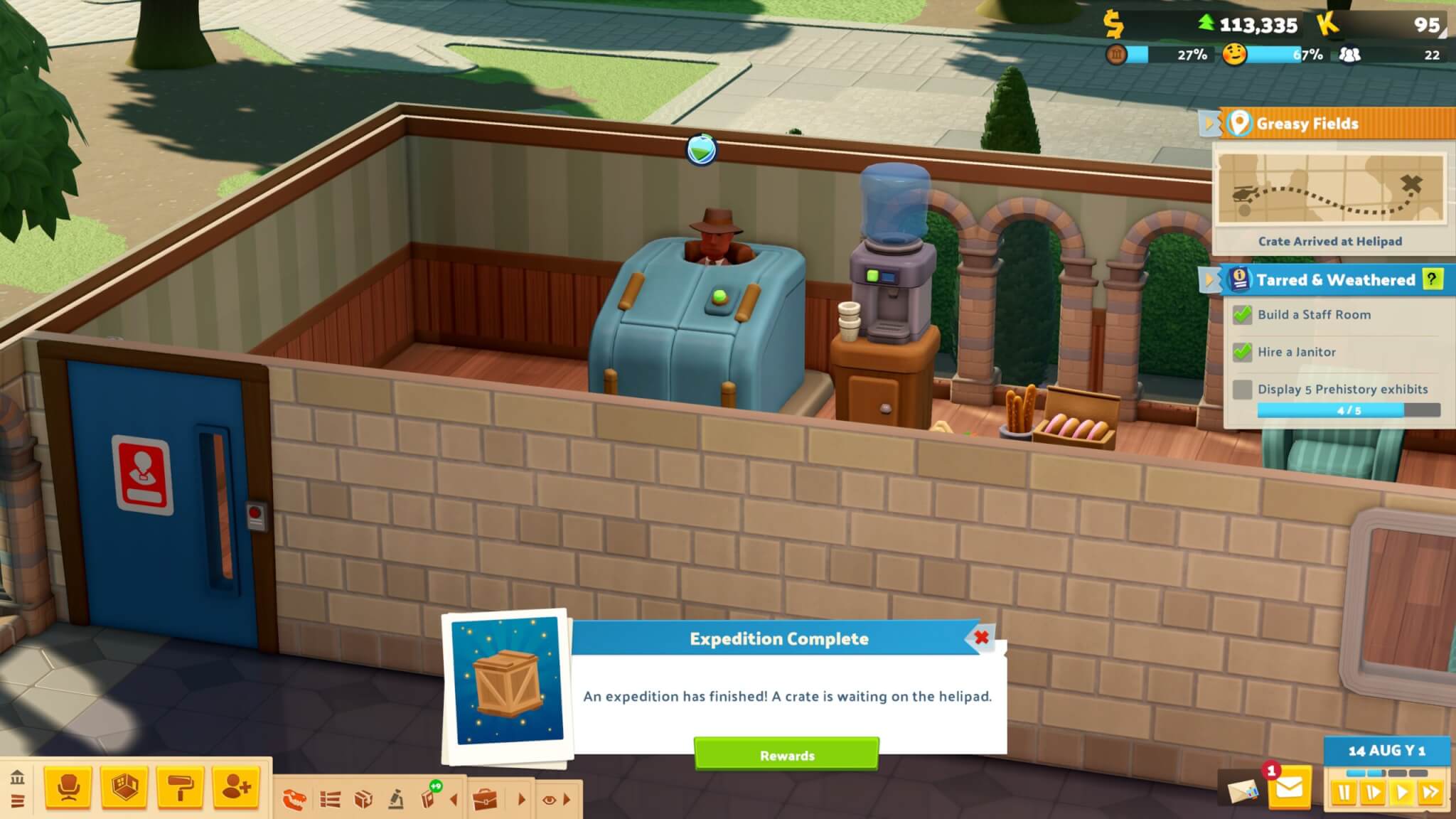1456x819 pixels.
Task: Collapse the Tarred & Weathered objectives panel
Action: click(1207, 279)
